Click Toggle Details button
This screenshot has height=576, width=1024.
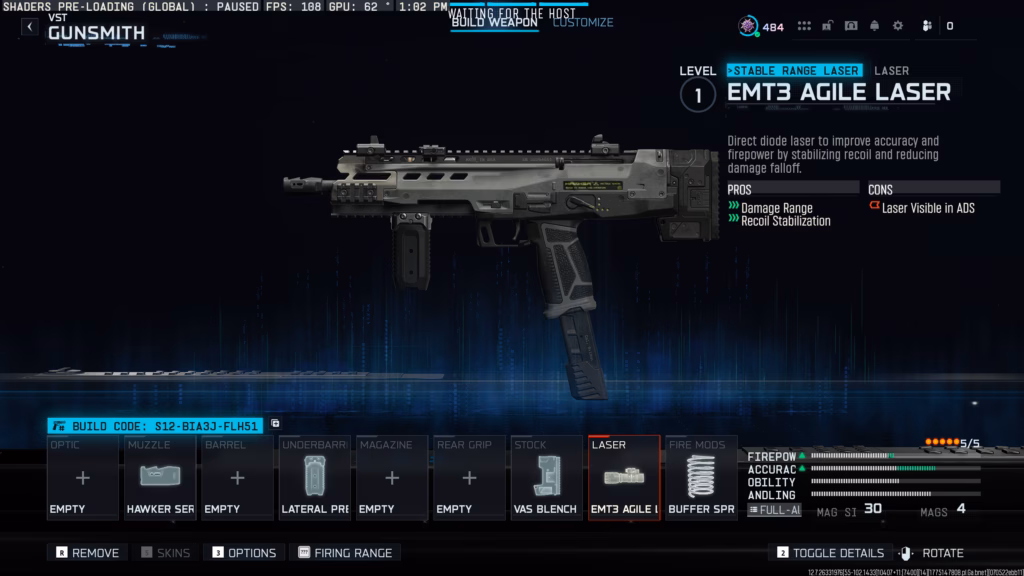coord(832,553)
